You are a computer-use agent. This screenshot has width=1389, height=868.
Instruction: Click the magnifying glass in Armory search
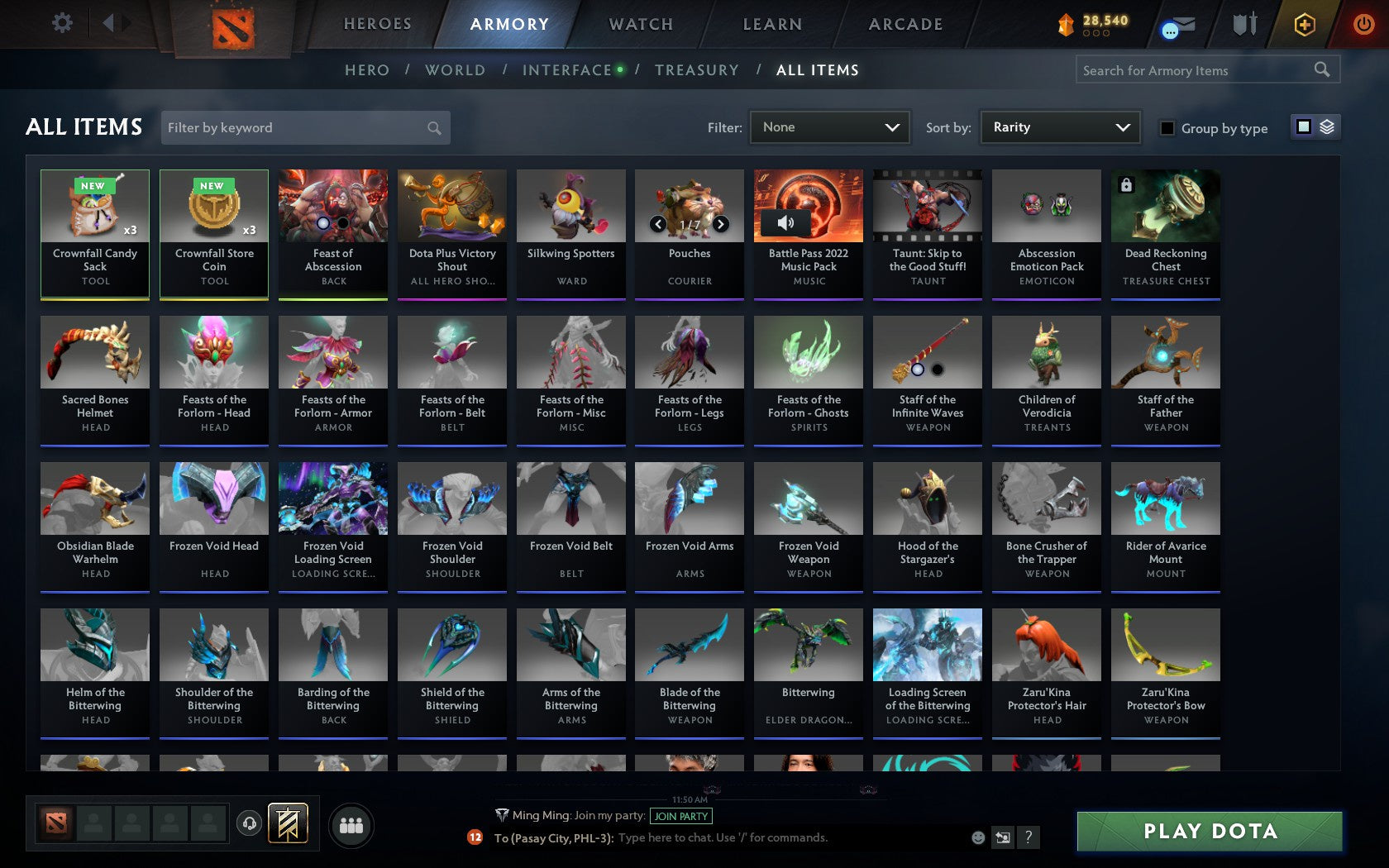point(1320,69)
